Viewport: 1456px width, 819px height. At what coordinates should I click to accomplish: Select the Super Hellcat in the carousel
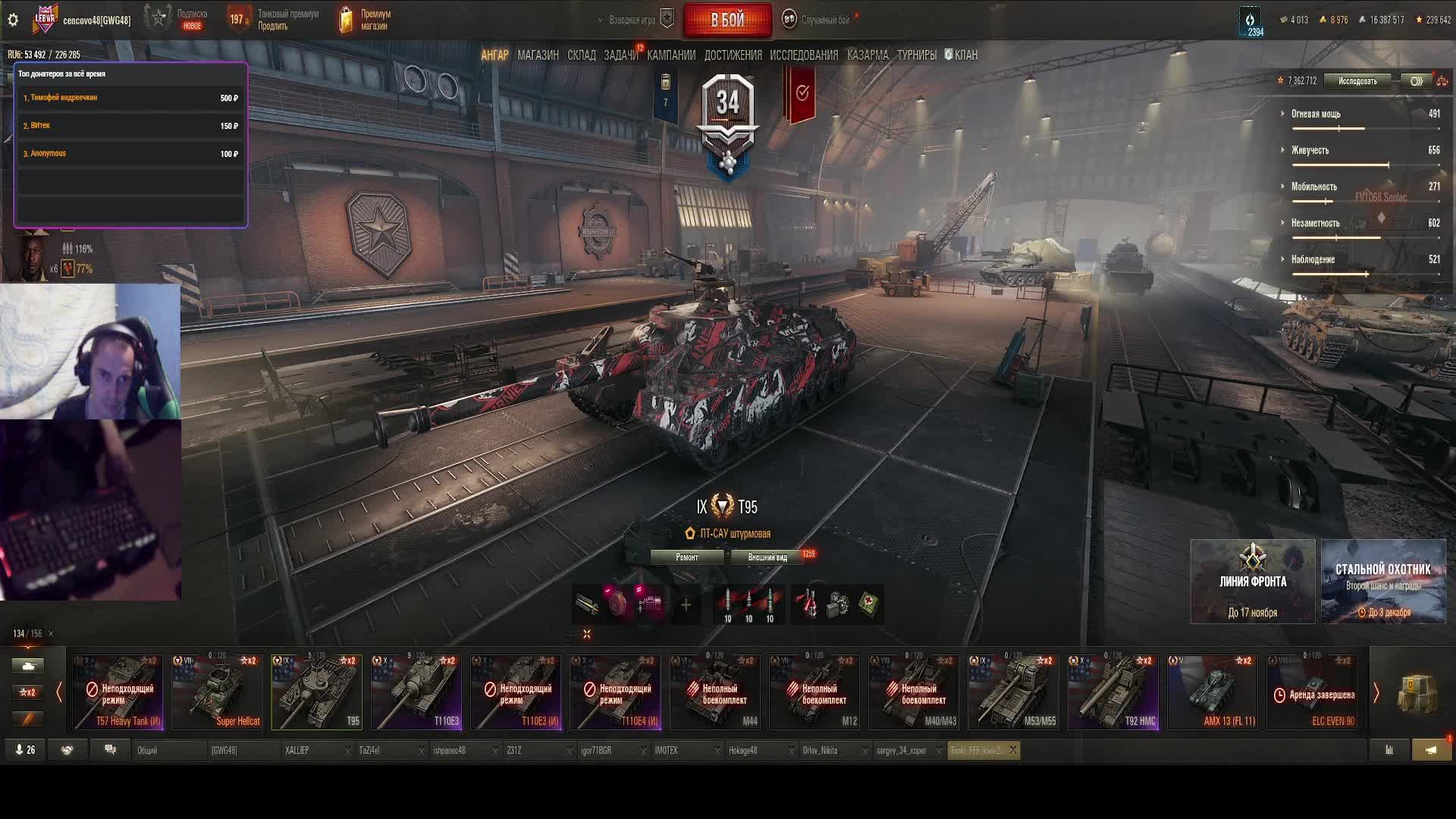(217, 692)
